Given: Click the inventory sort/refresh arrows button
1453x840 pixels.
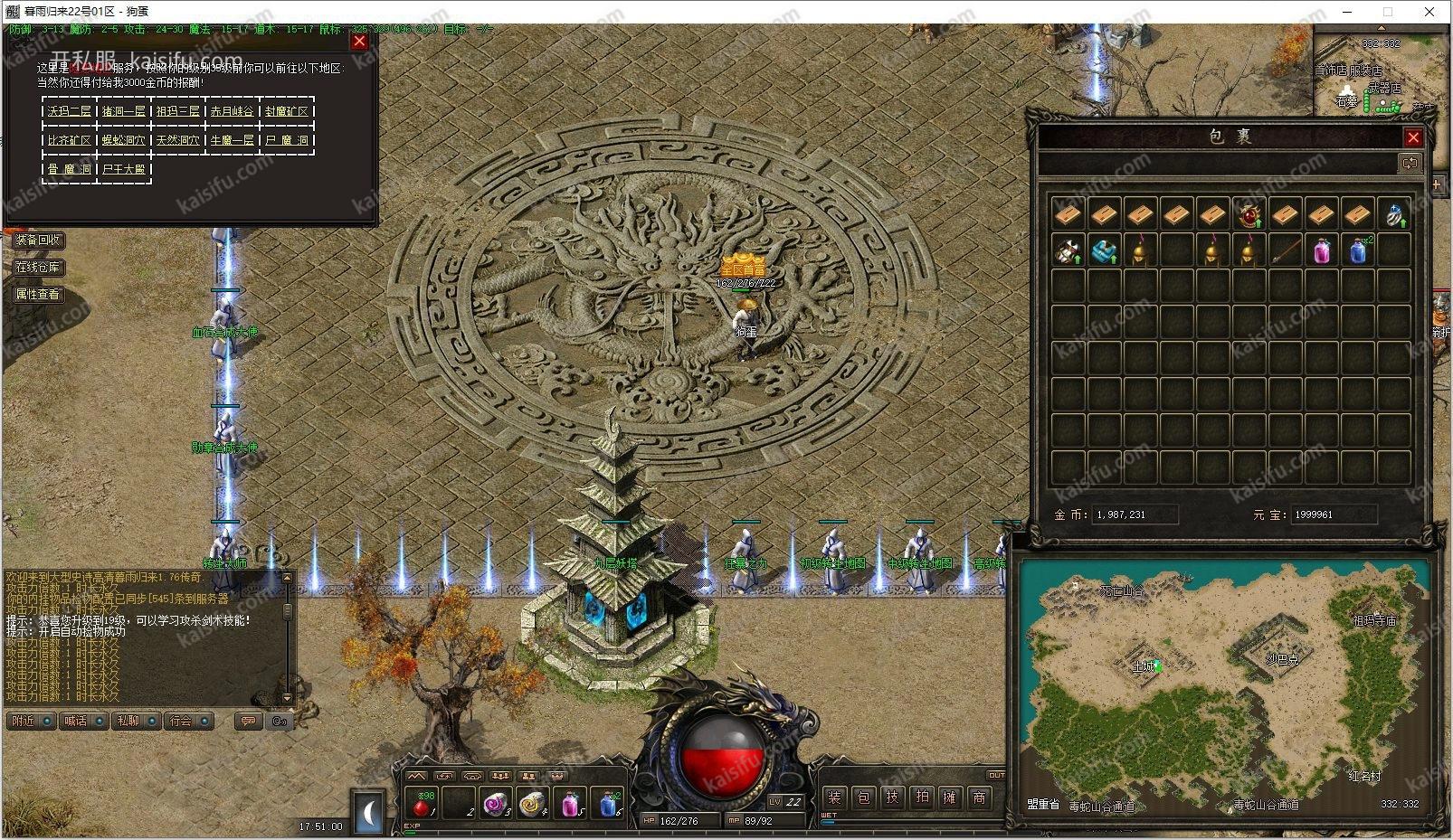Looking at the screenshot, I should (1410, 164).
